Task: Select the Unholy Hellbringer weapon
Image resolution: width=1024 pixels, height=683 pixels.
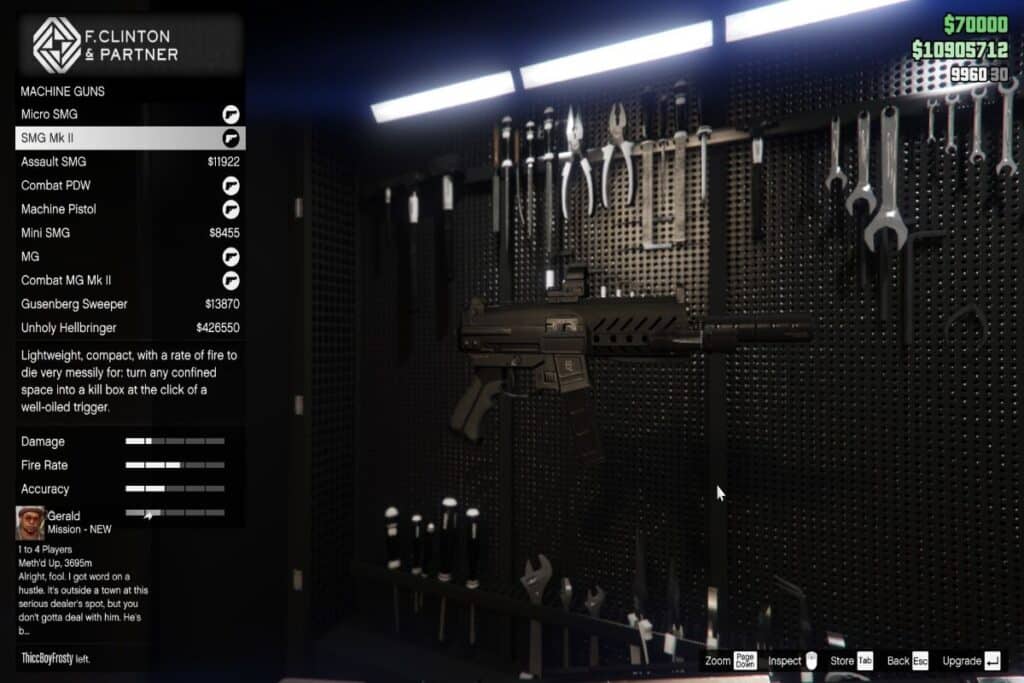Action: click(130, 328)
